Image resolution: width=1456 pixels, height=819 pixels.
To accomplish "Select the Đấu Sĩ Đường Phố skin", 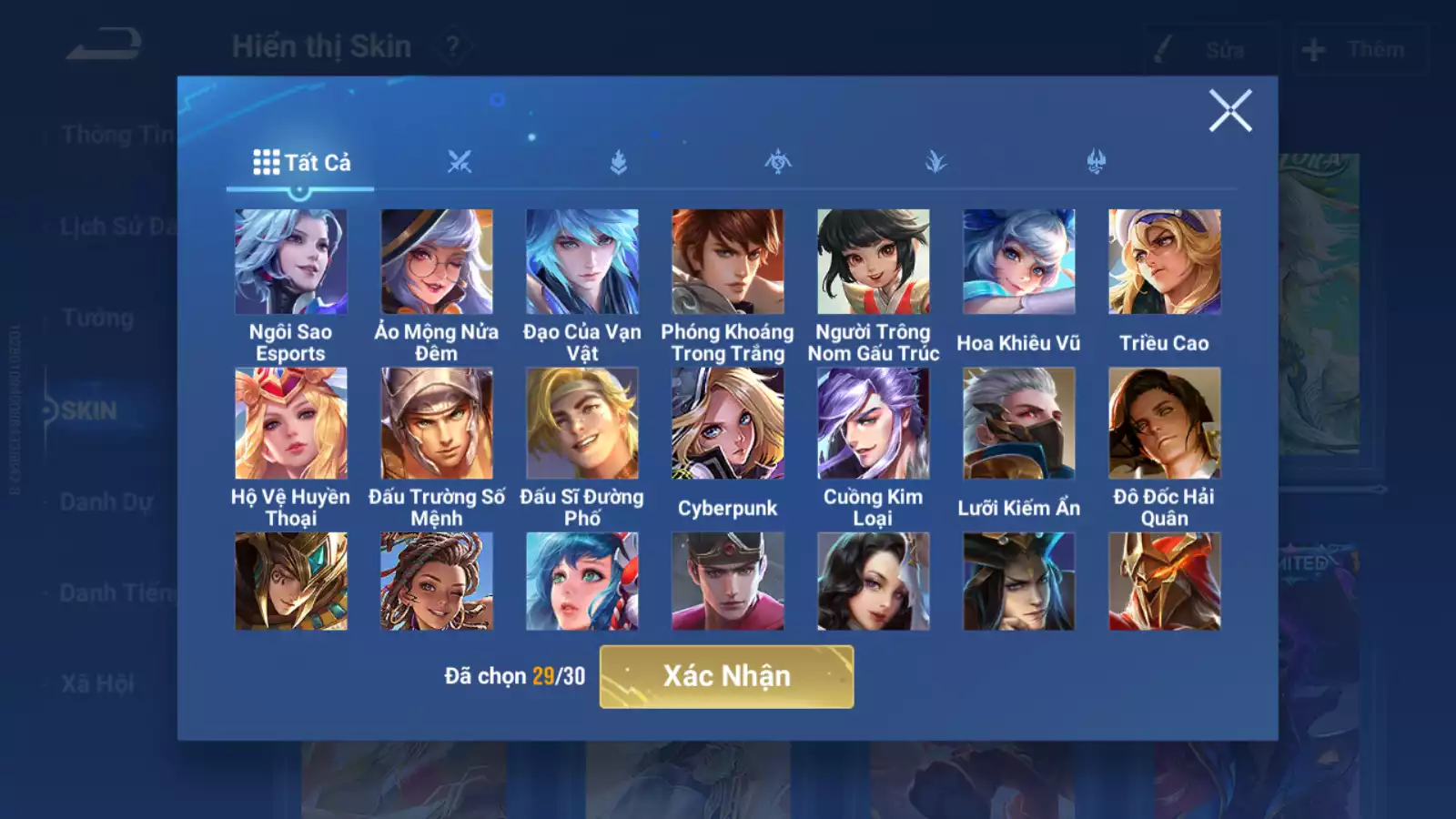I will 582,423.
